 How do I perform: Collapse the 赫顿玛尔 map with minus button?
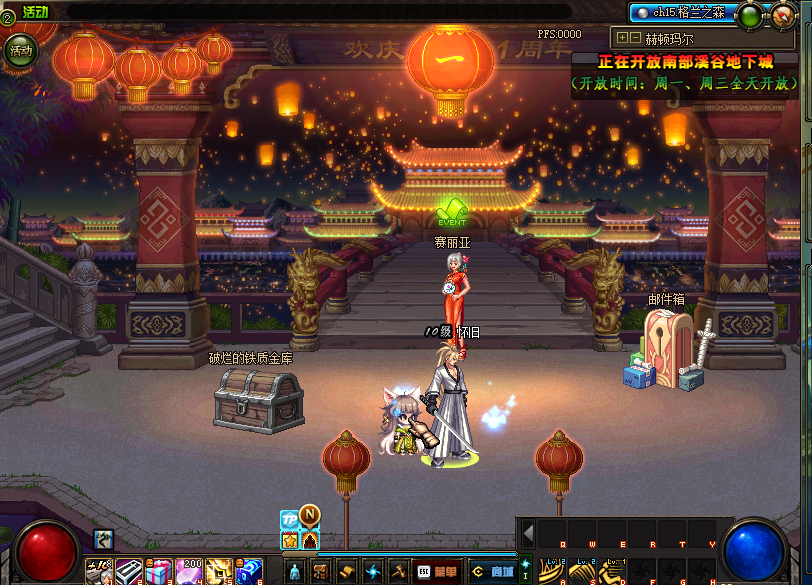634,37
